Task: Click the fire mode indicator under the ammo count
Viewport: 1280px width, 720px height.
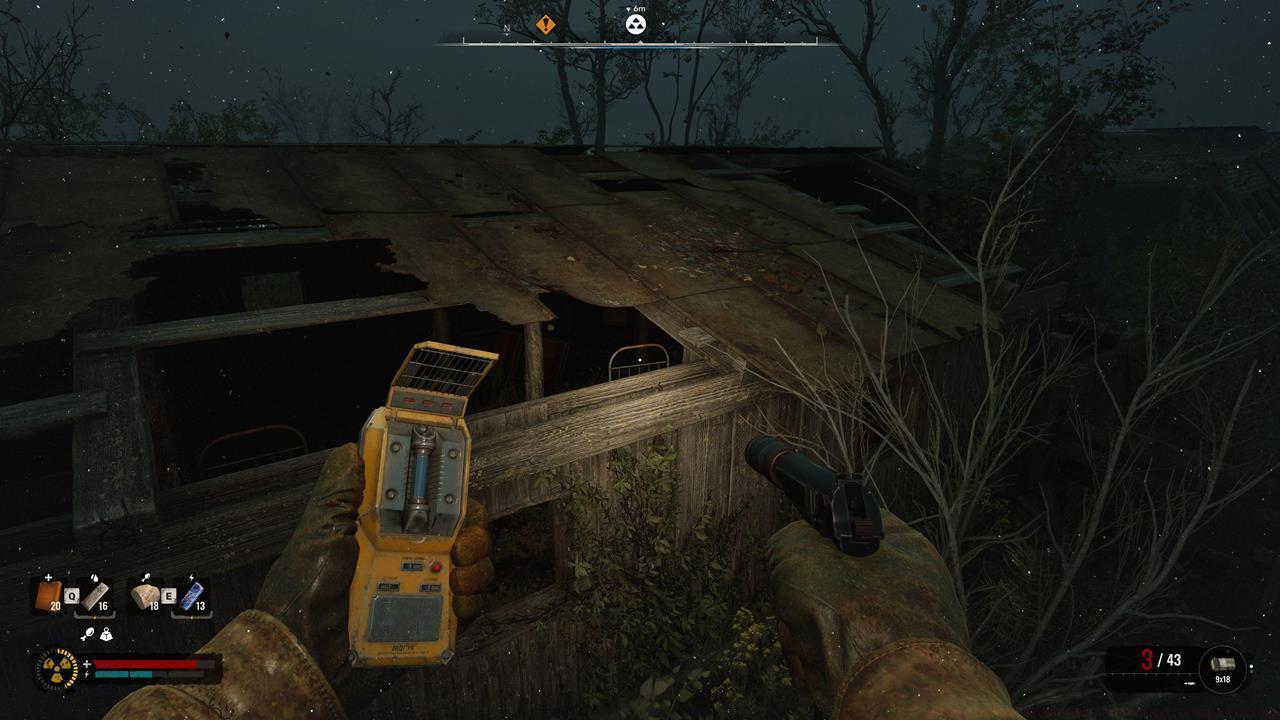Action: coord(1190,683)
